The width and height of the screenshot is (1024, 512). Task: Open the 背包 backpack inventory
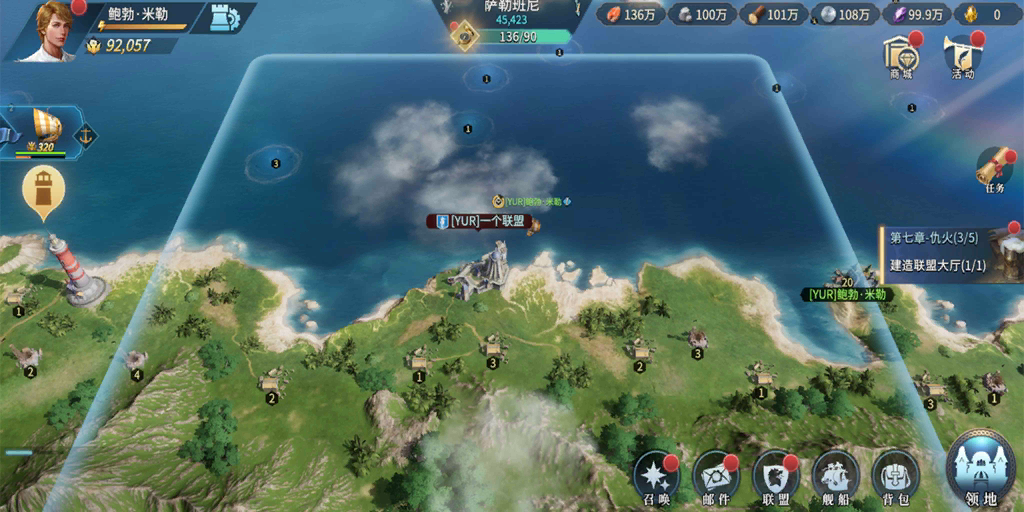point(896,479)
